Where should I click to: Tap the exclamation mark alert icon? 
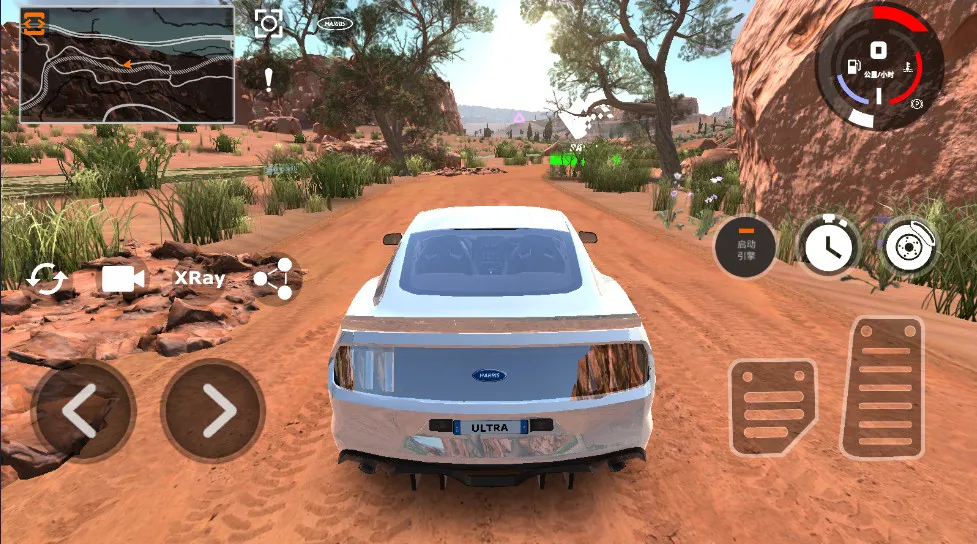coord(268,79)
